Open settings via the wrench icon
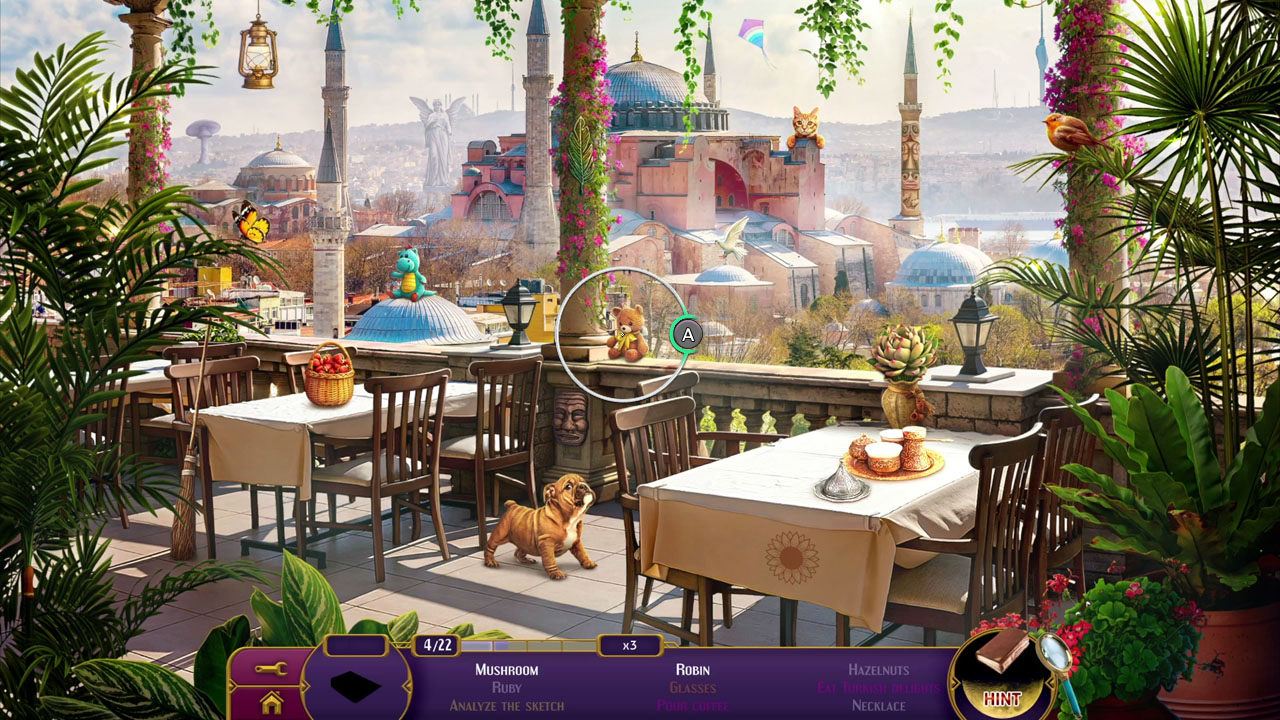Viewport: 1280px width, 720px height. pyautogui.click(x=270, y=670)
